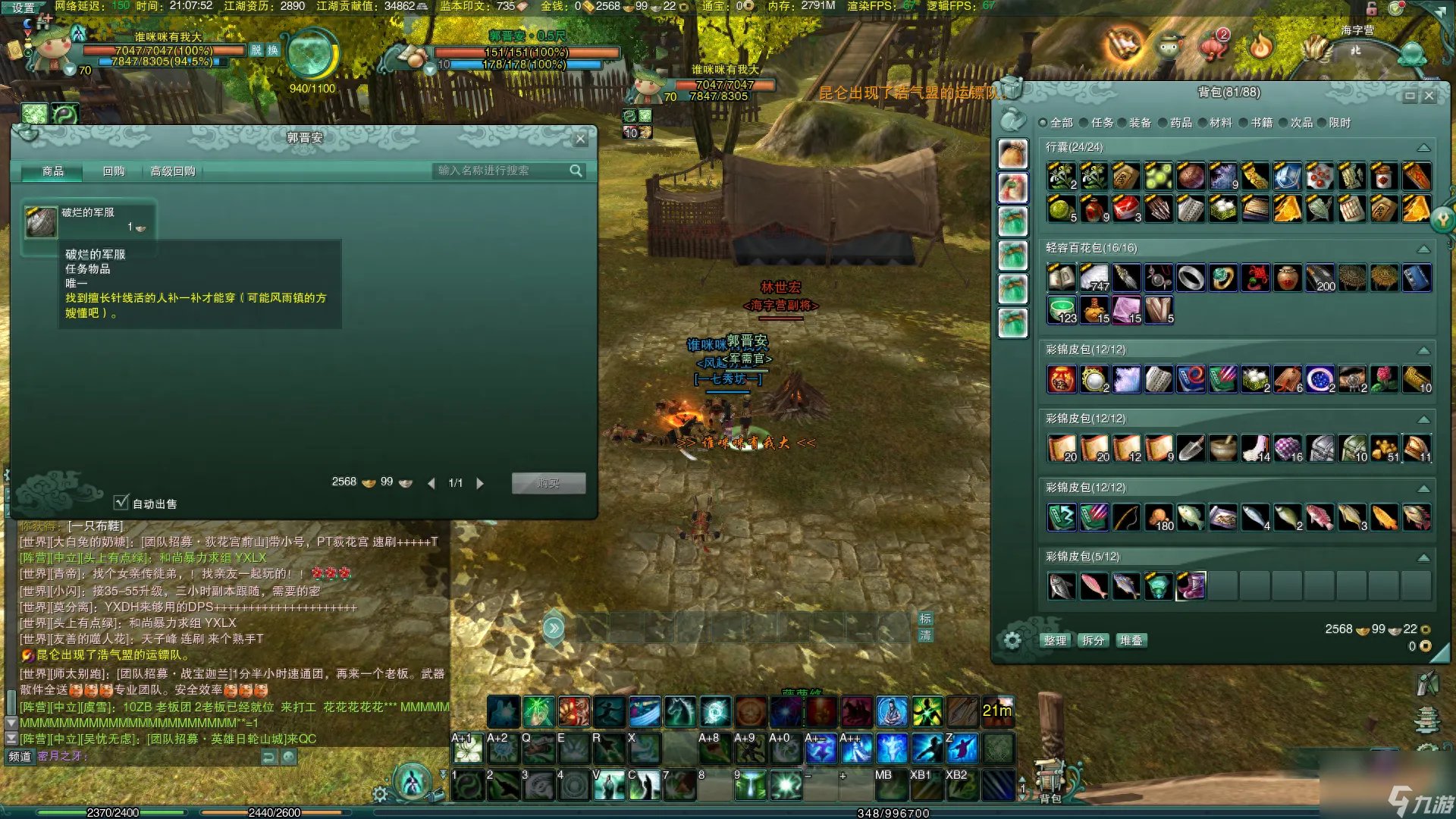Click the 堆叠 stack button

(x=1131, y=640)
